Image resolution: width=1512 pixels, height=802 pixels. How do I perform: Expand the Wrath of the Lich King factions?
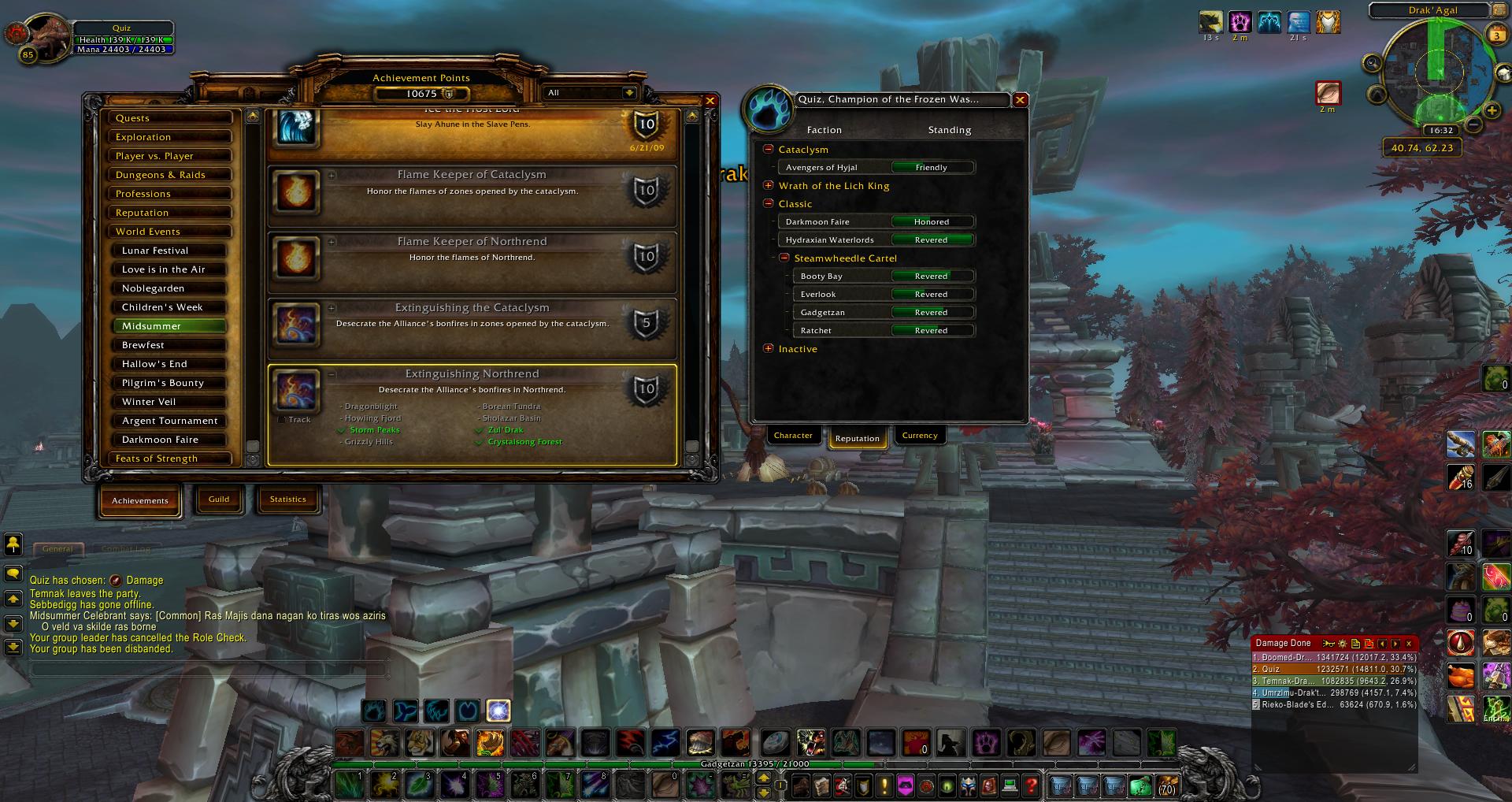tap(769, 186)
